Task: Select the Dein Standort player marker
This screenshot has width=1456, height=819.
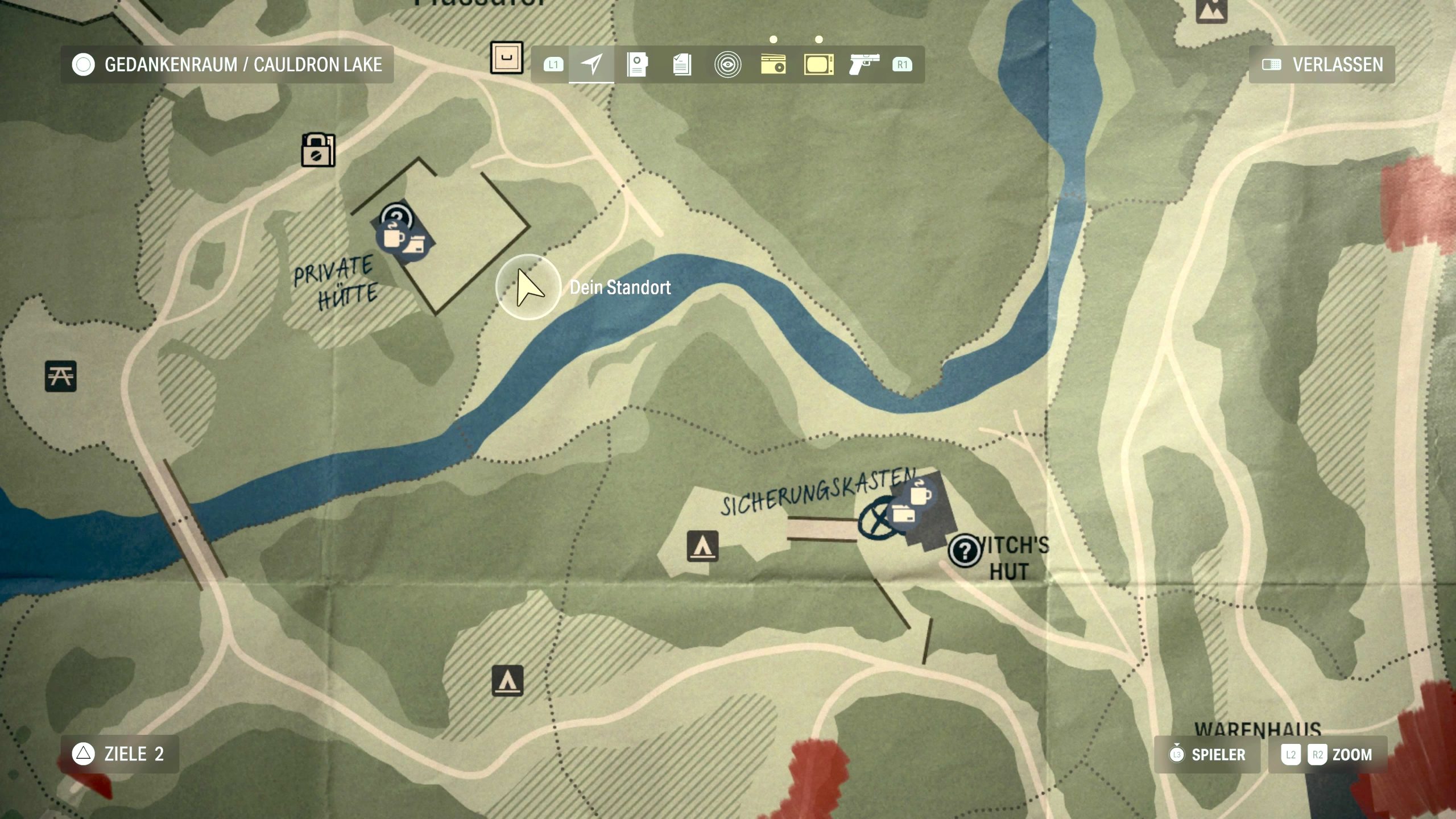Action: click(x=528, y=287)
